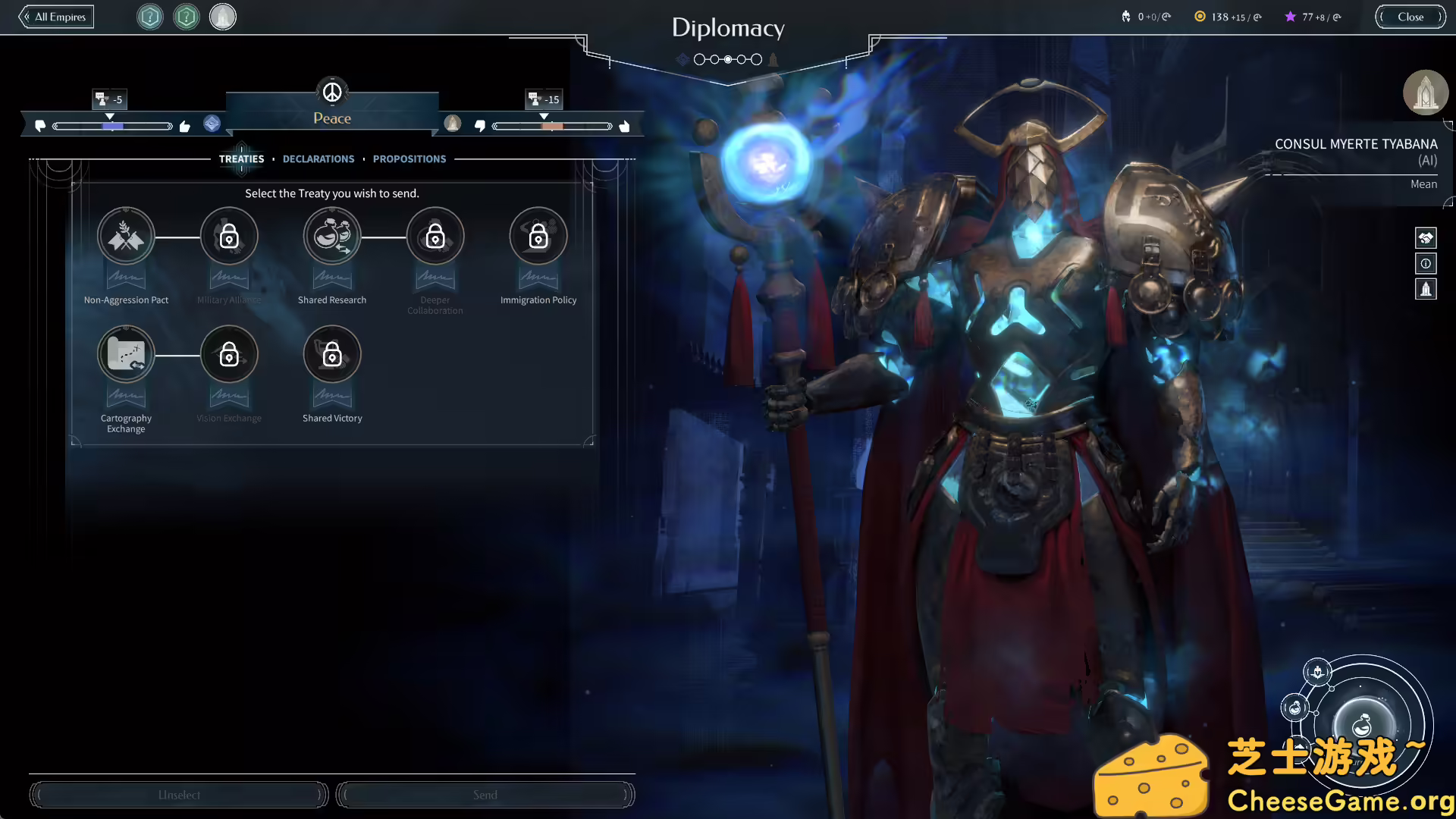Open the Propositions tab

tap(409, 158)
